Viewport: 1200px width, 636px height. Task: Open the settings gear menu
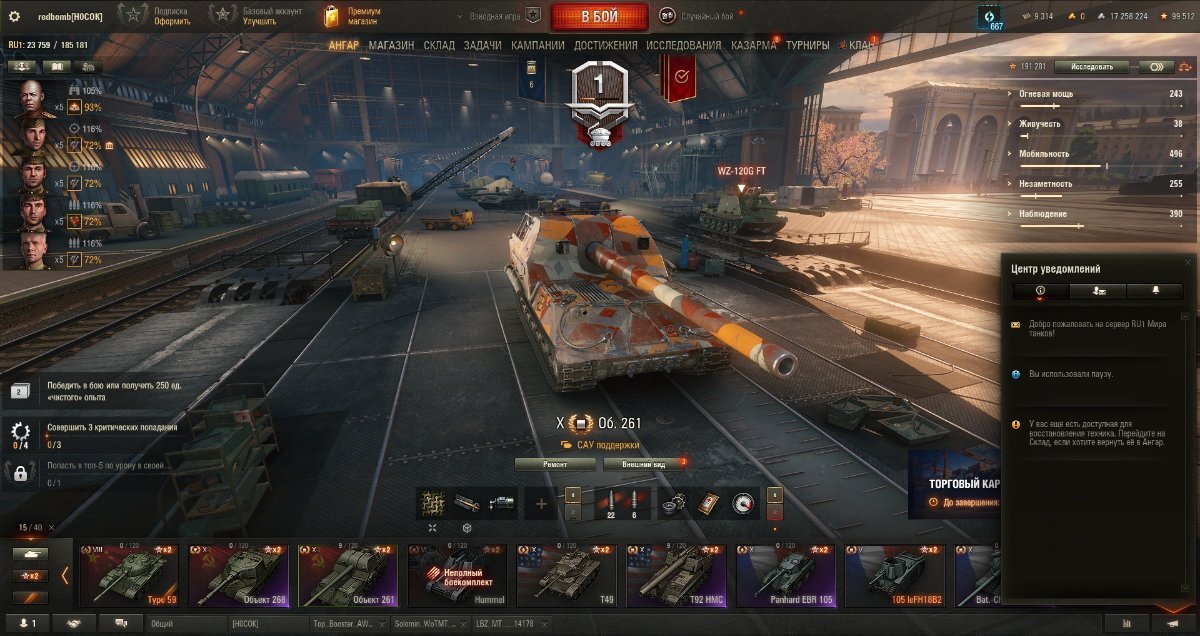tap(14, 16)
